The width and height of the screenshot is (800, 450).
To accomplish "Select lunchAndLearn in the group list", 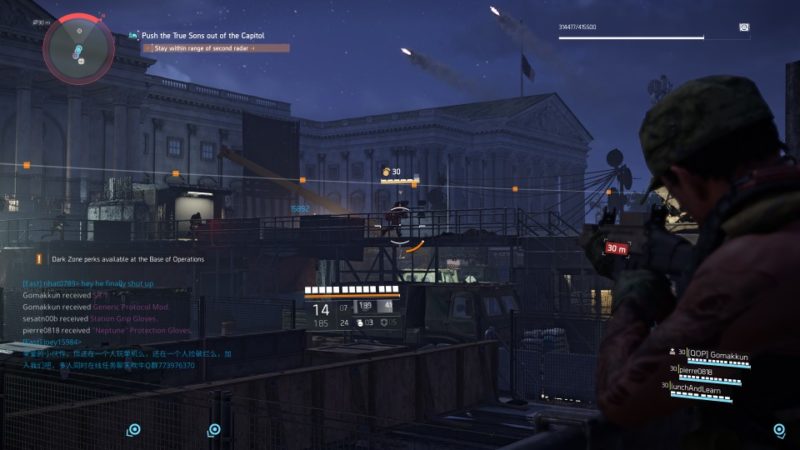I will 707,388.
